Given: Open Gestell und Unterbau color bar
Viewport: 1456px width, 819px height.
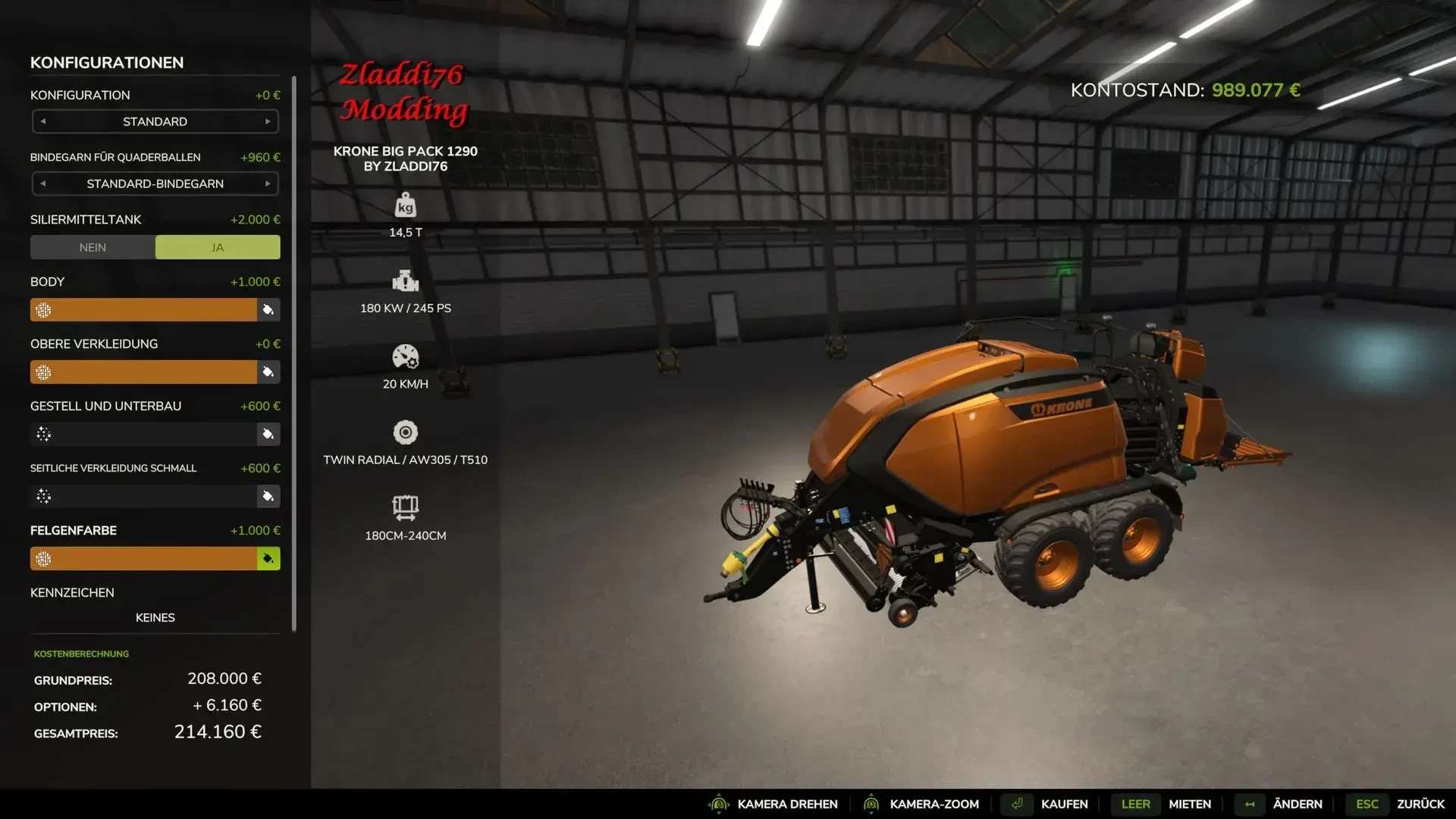Looking at the screenshot, I should click(144, 434).
